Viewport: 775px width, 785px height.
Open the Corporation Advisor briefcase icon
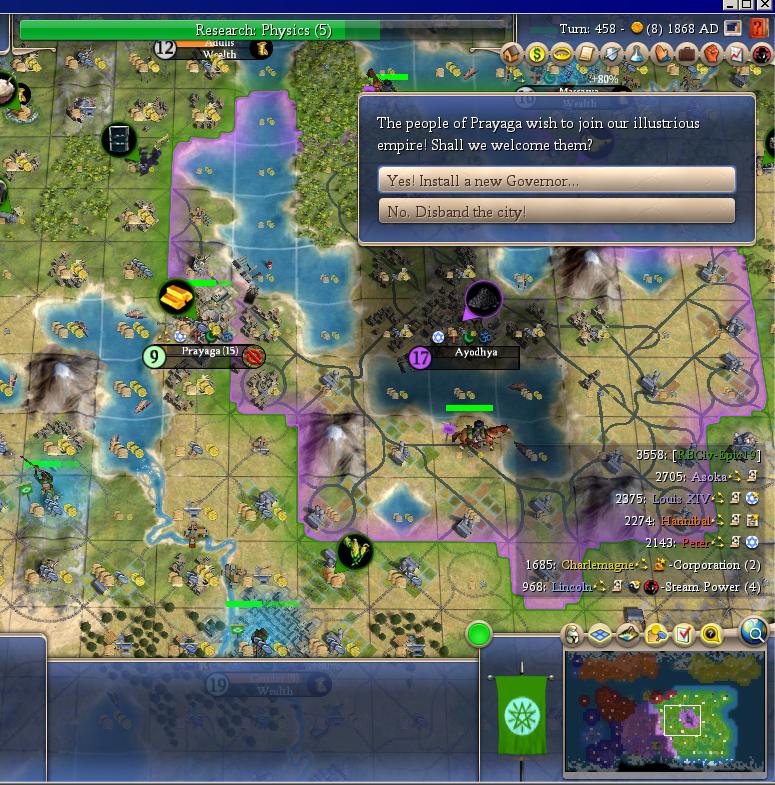click(687, 54)
